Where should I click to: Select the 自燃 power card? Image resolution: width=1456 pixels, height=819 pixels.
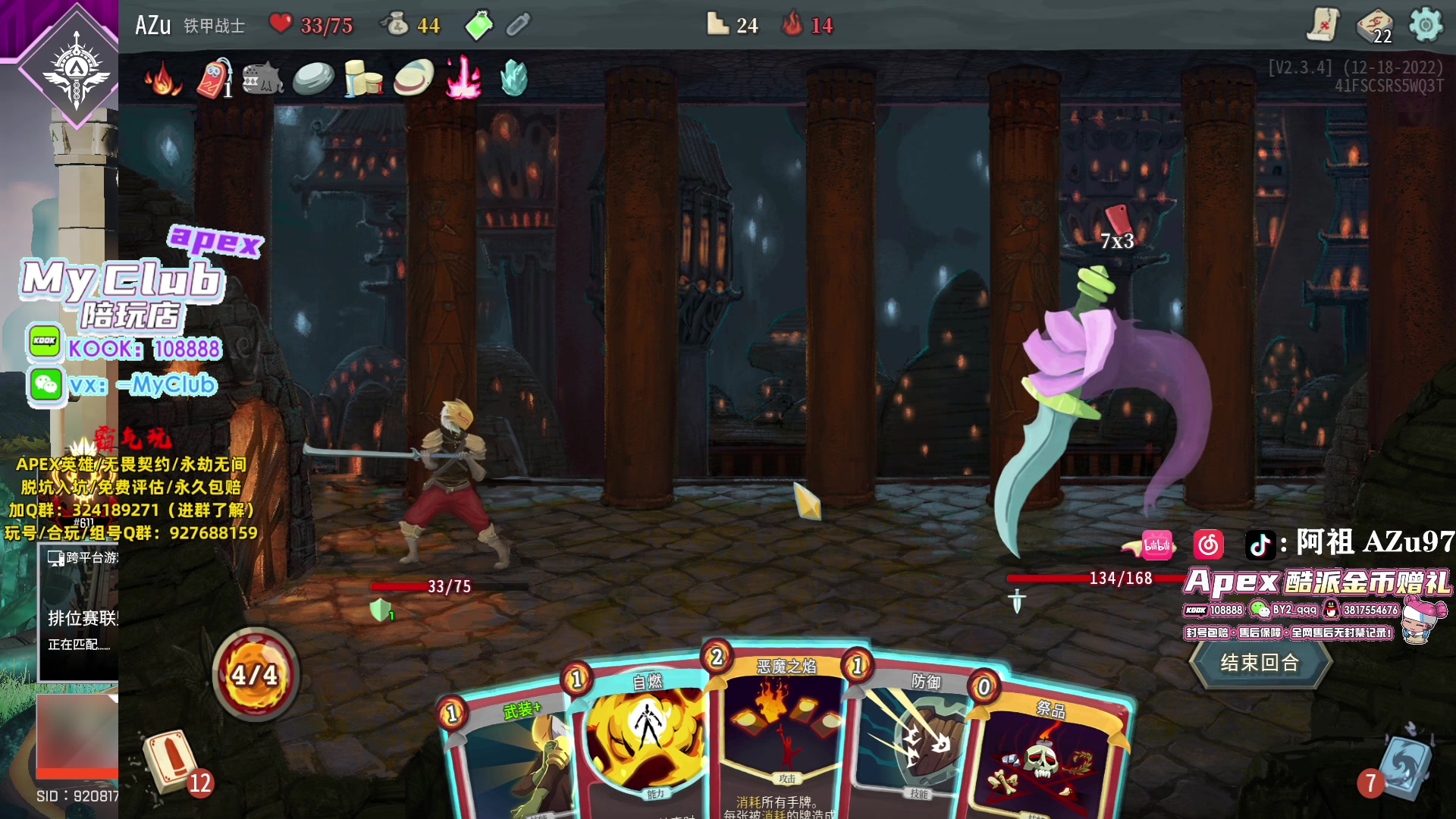(x=645, y=743)
